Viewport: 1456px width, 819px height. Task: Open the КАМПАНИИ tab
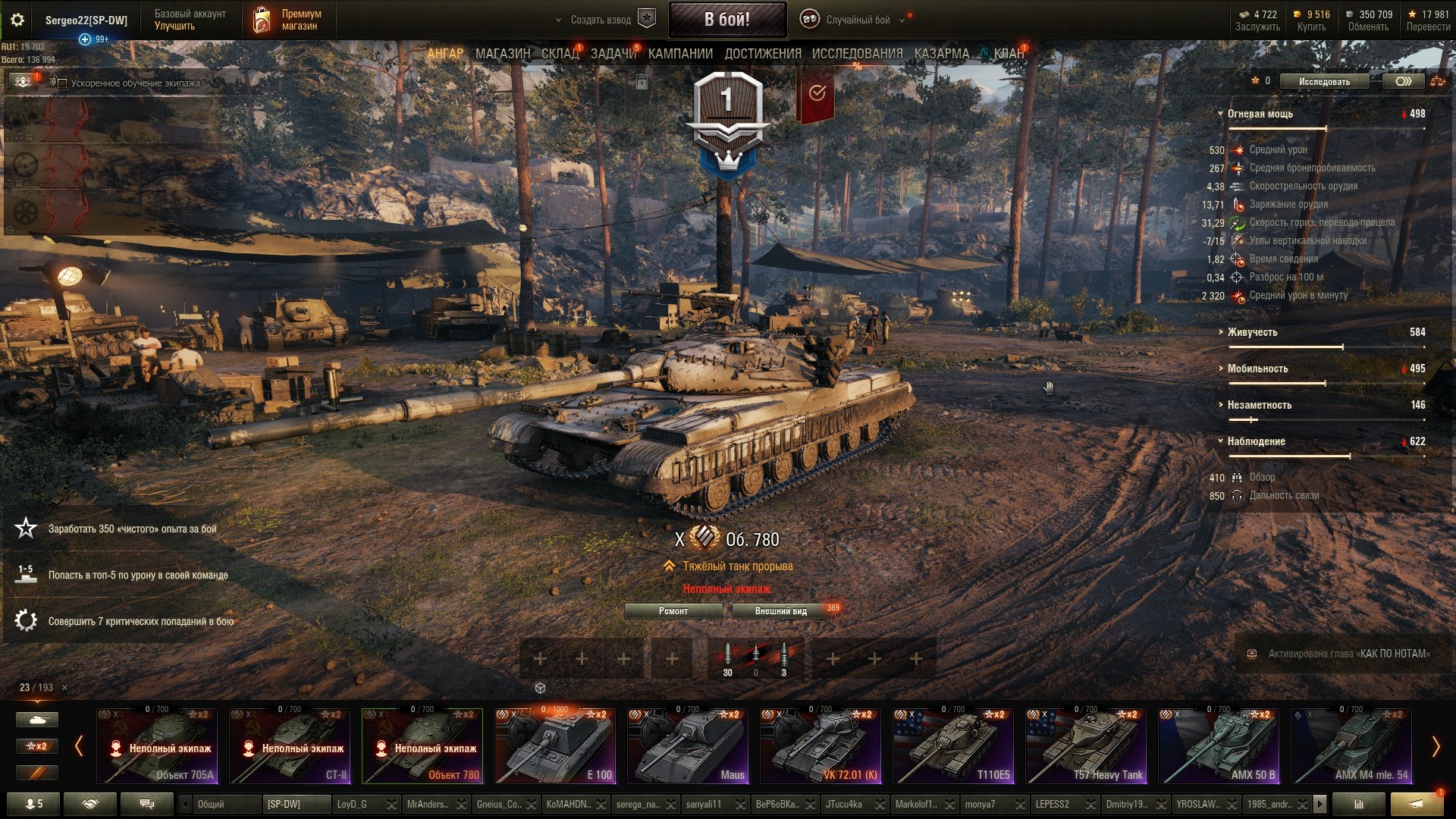(680, 54)
